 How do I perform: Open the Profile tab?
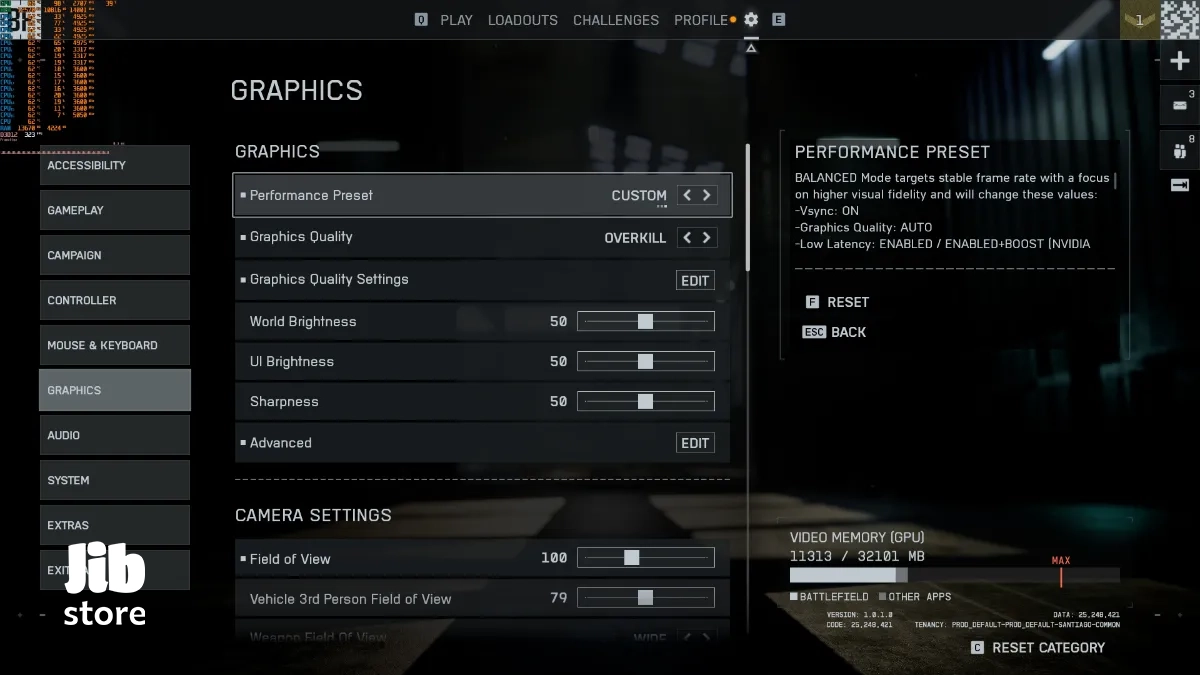pyautogui.click(x=701, y=20)
